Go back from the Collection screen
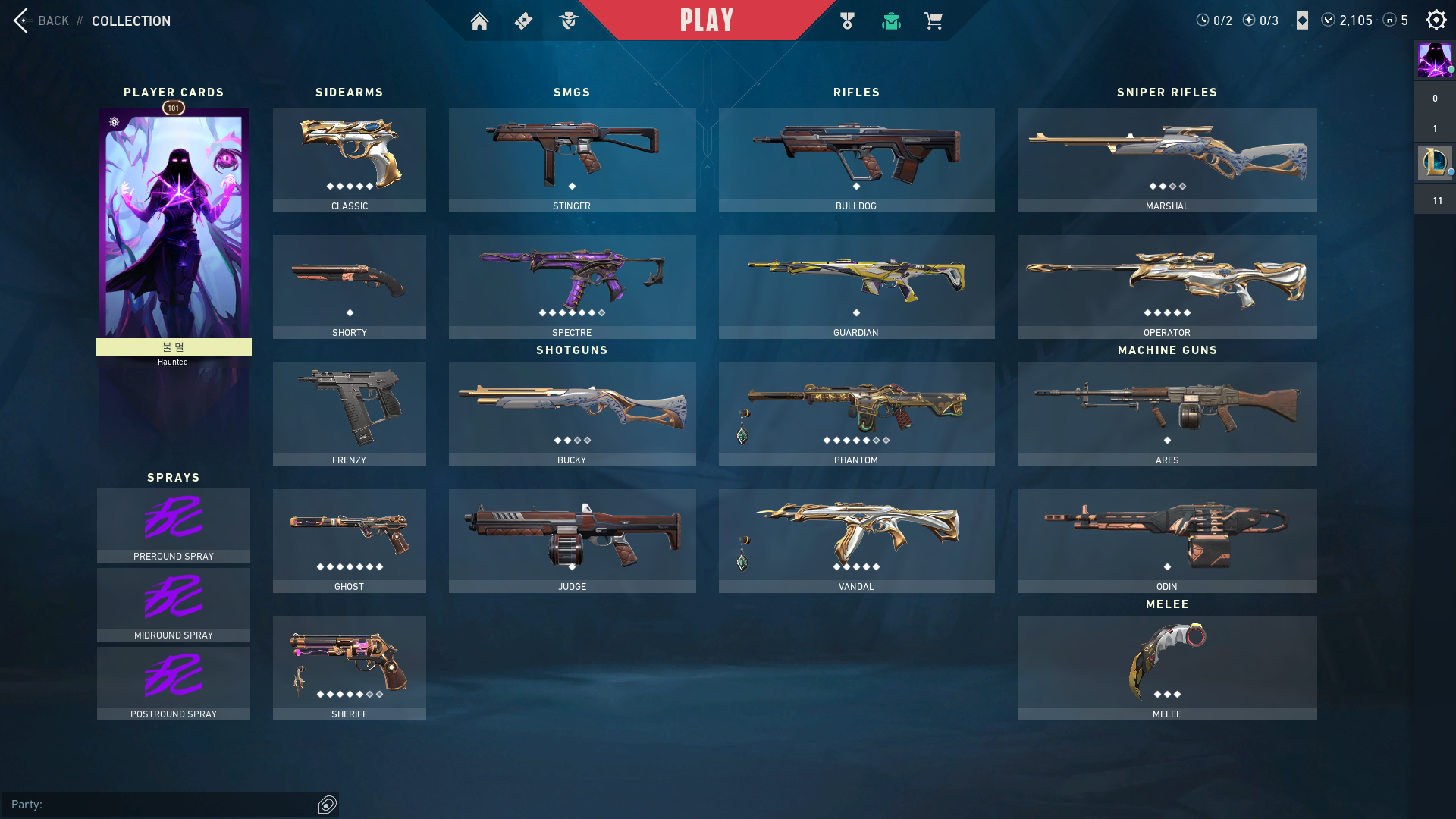Image resolution: width=1456 pixels, height=819 pixels. (x=42, y=20)
